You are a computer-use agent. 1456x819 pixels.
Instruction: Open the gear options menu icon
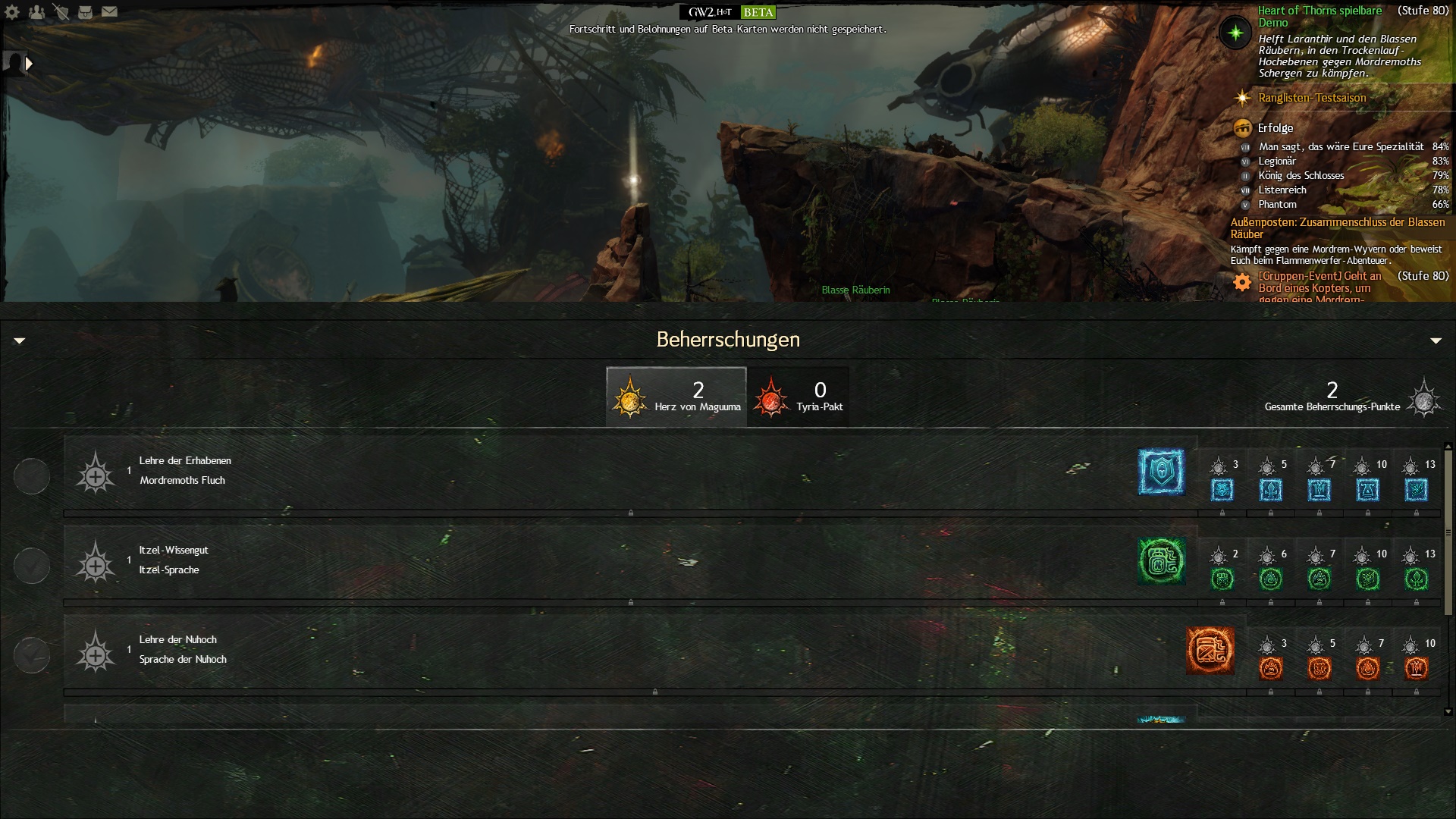tap(12, 12)
